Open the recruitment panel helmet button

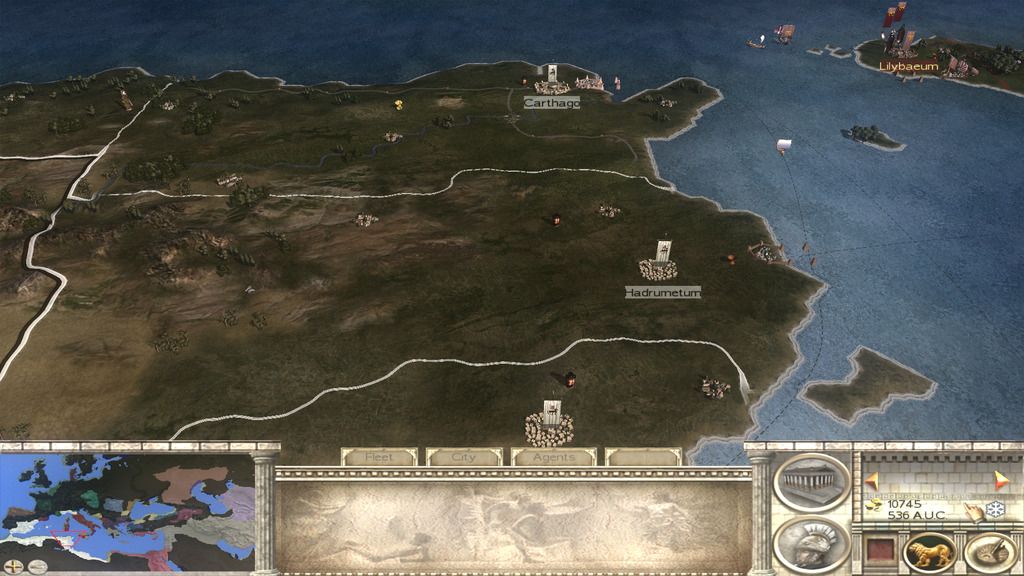tap(811, 543)
